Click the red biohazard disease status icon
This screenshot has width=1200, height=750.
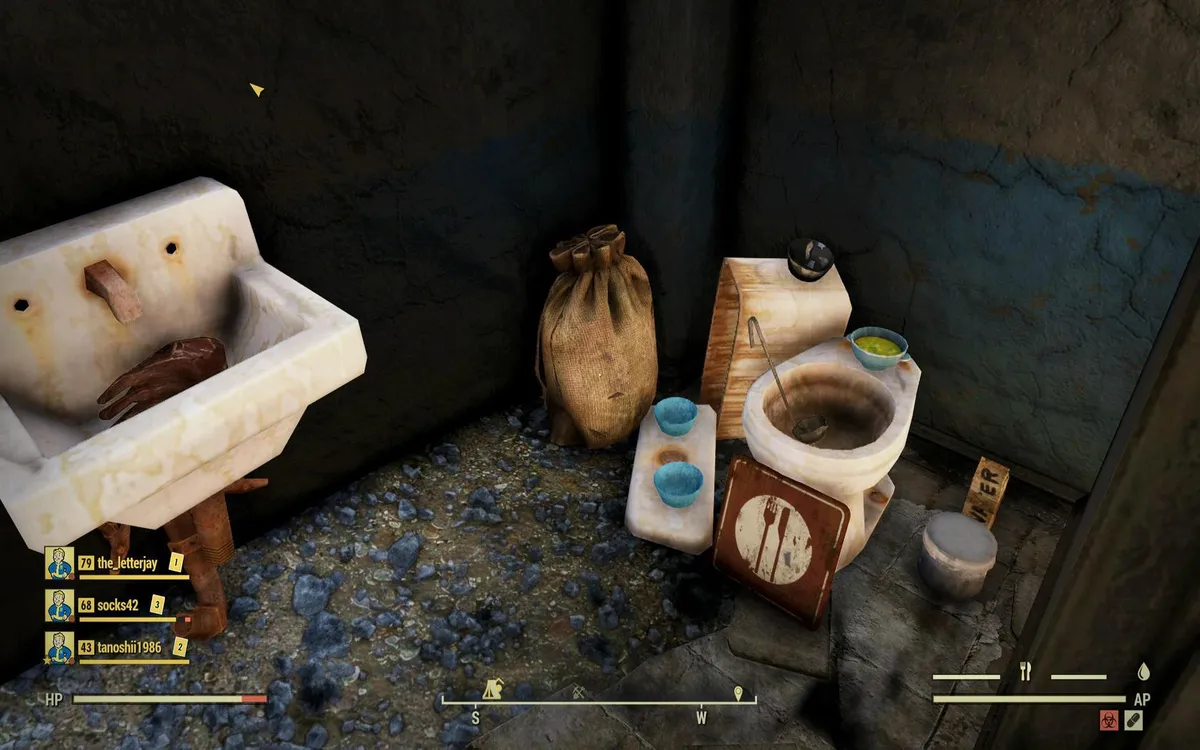tap(1109, 719)
